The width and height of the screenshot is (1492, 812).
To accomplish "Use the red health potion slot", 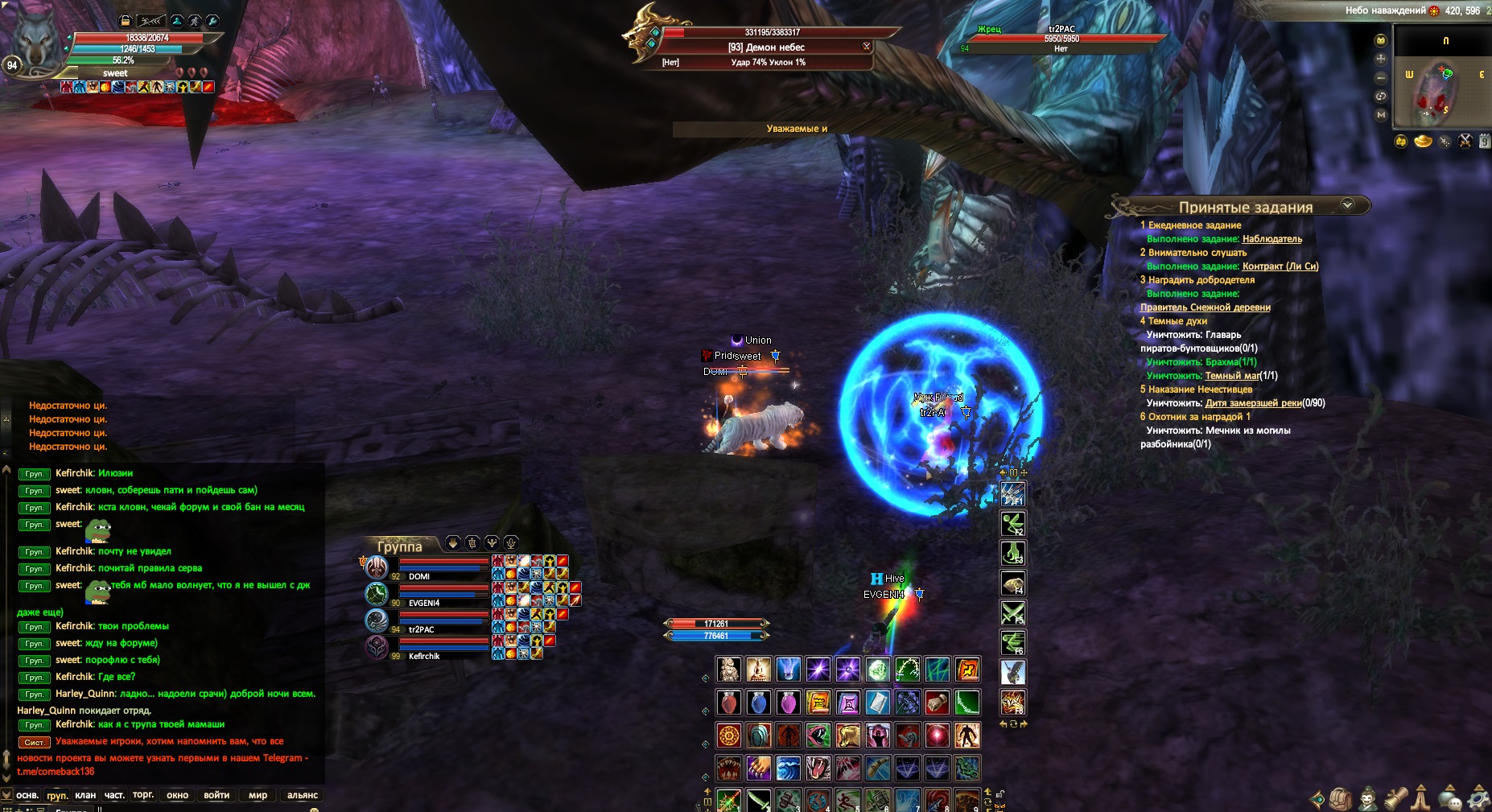I will pos(728,703).
